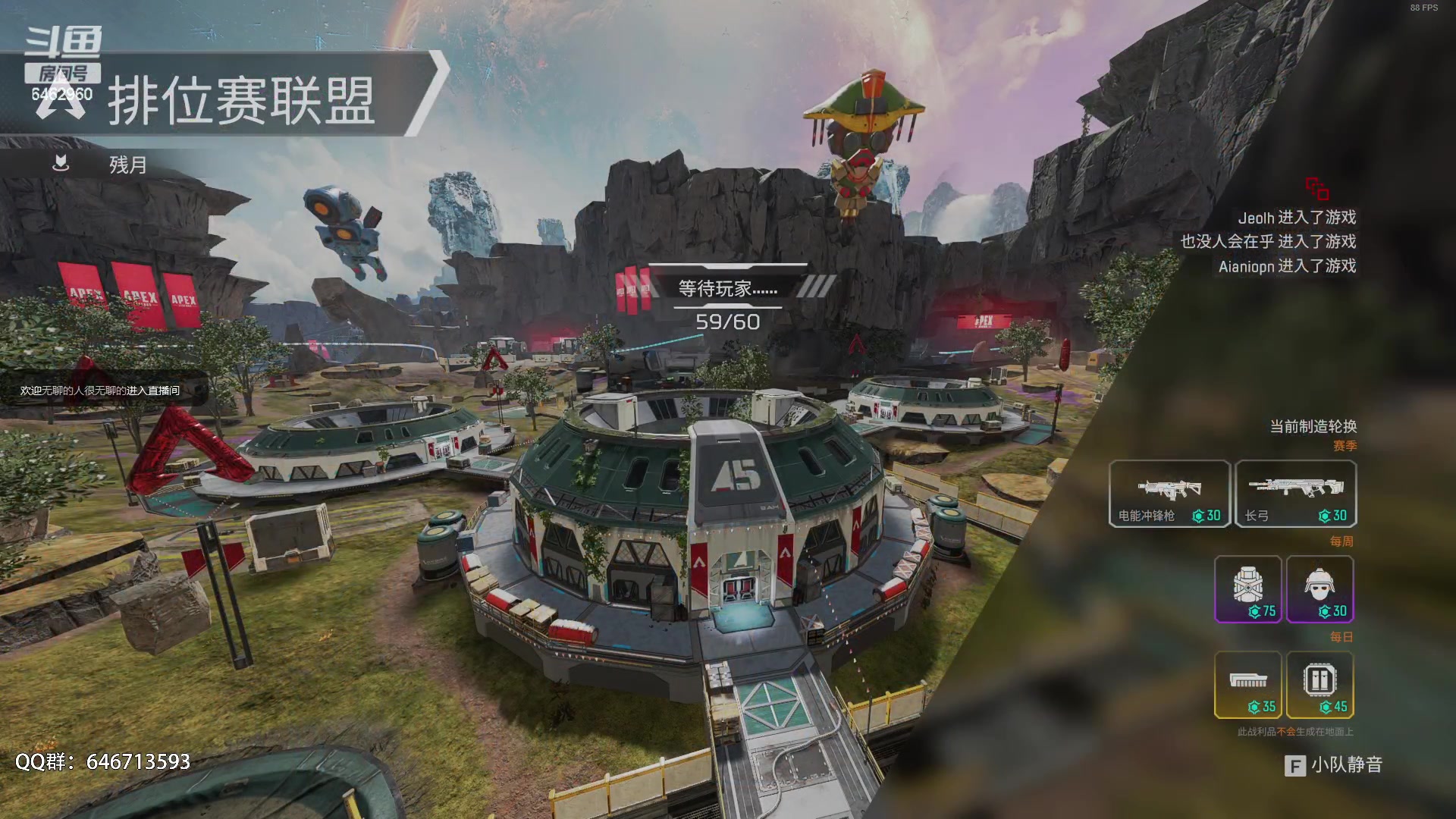The width and height of the screenshot is (1456, 819).
Task: Select the purple helmet crafting item
Action: (1319, 589)
